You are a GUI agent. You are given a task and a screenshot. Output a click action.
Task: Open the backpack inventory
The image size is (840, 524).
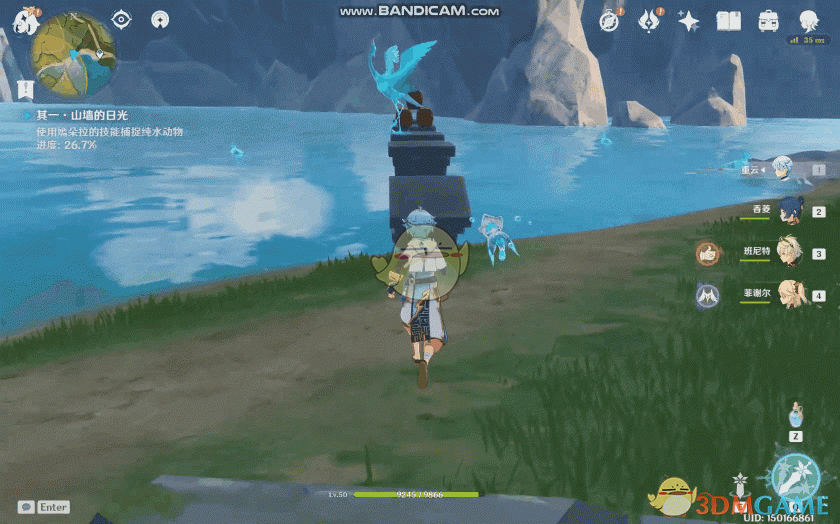point(768,20)
